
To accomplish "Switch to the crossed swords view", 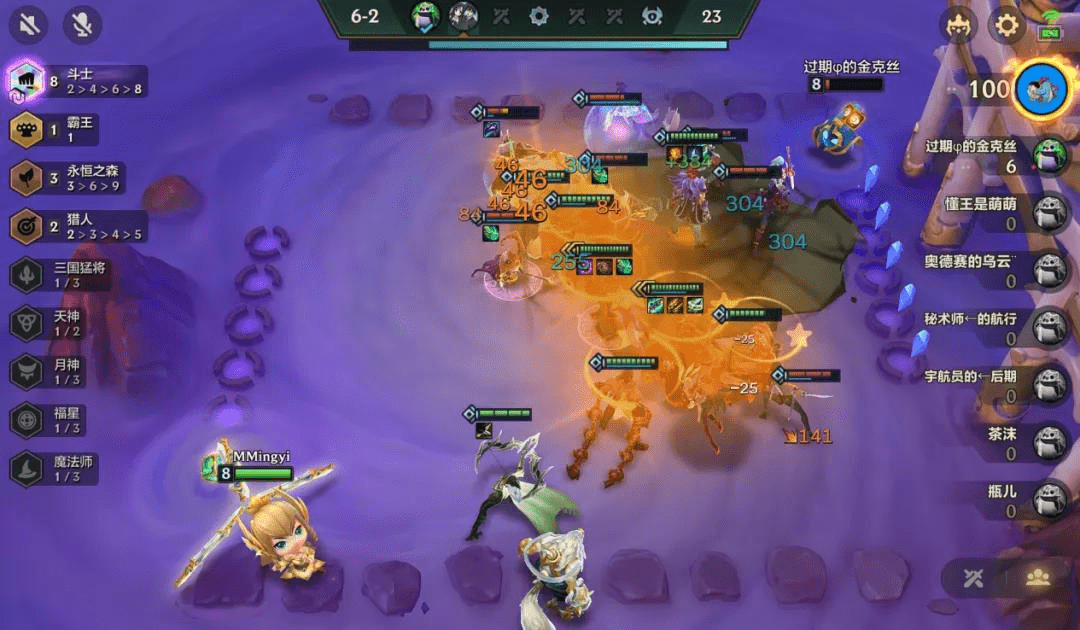I will (974, 578).
